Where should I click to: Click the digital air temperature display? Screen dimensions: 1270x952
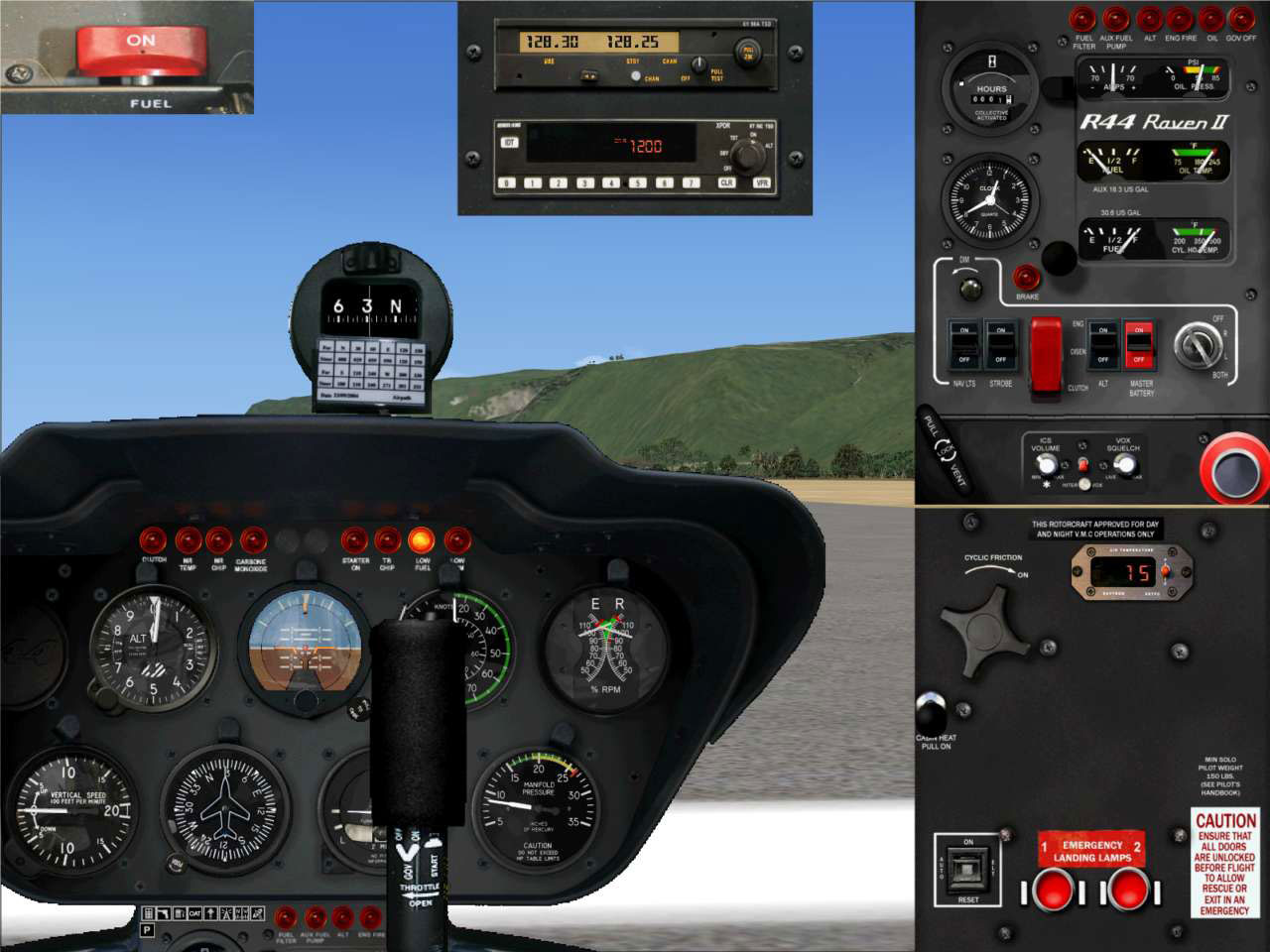(x=1126, y=569)
